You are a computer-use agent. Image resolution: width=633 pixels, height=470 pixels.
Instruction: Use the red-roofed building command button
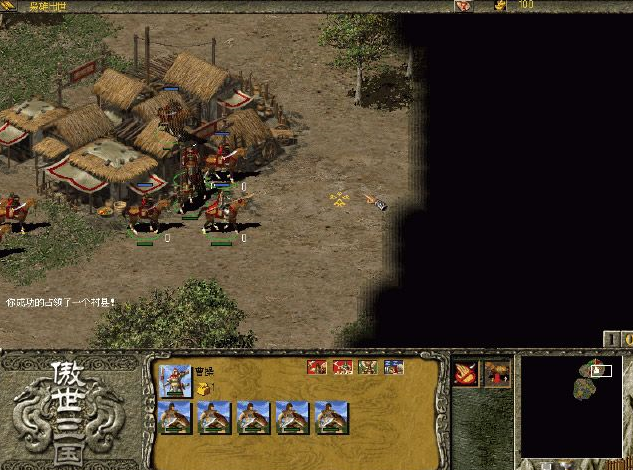pyautogui.click(x=497, y=374)
